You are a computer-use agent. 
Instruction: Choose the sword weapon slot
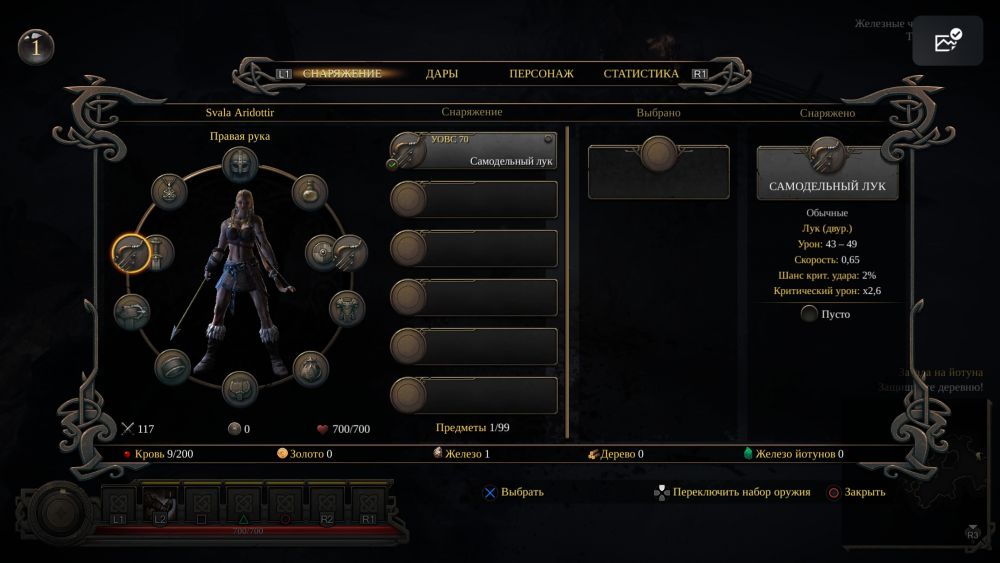pyautogui.click(x=161, y=252)
